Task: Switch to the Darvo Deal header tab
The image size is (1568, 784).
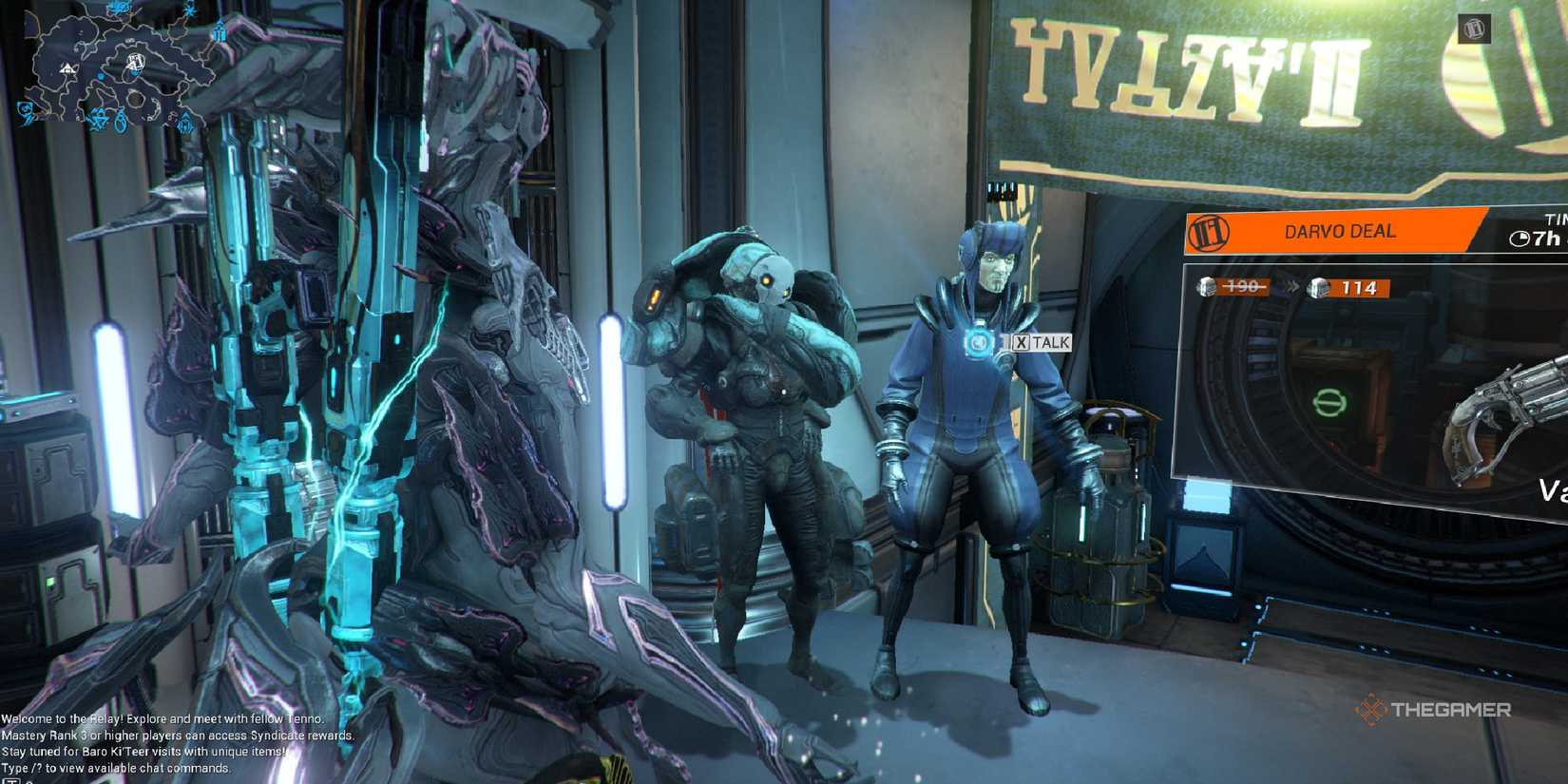Action: click(x=1326, y=231)
